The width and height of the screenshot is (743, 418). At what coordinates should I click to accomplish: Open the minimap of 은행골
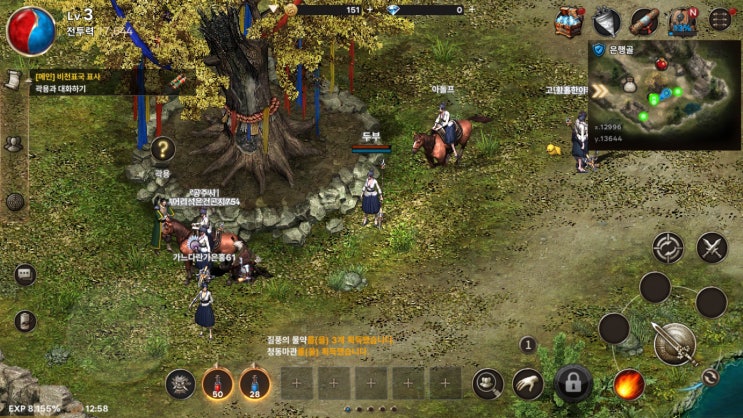[x=663, y=94]
